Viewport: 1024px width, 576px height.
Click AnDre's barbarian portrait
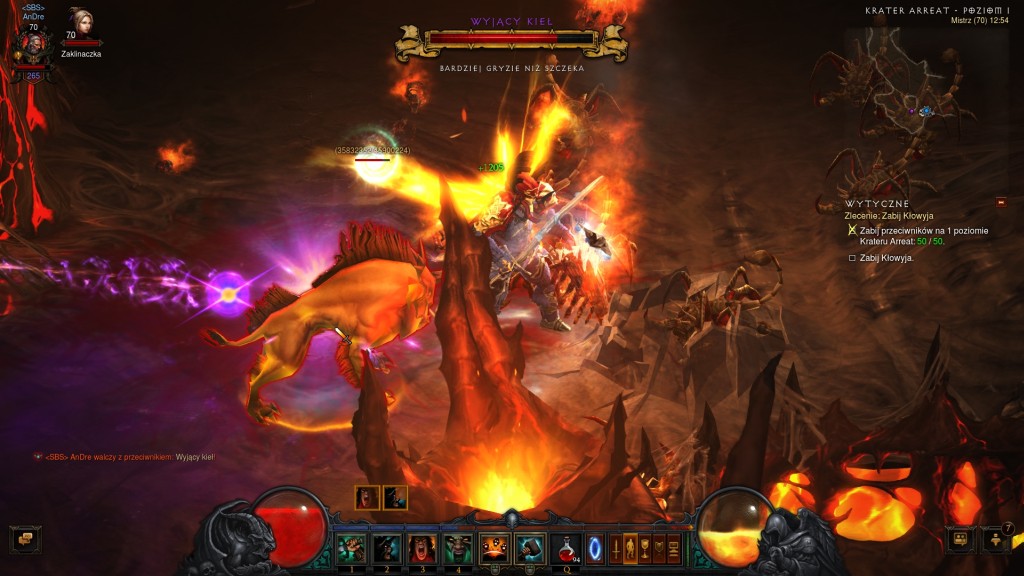point(34,45)
